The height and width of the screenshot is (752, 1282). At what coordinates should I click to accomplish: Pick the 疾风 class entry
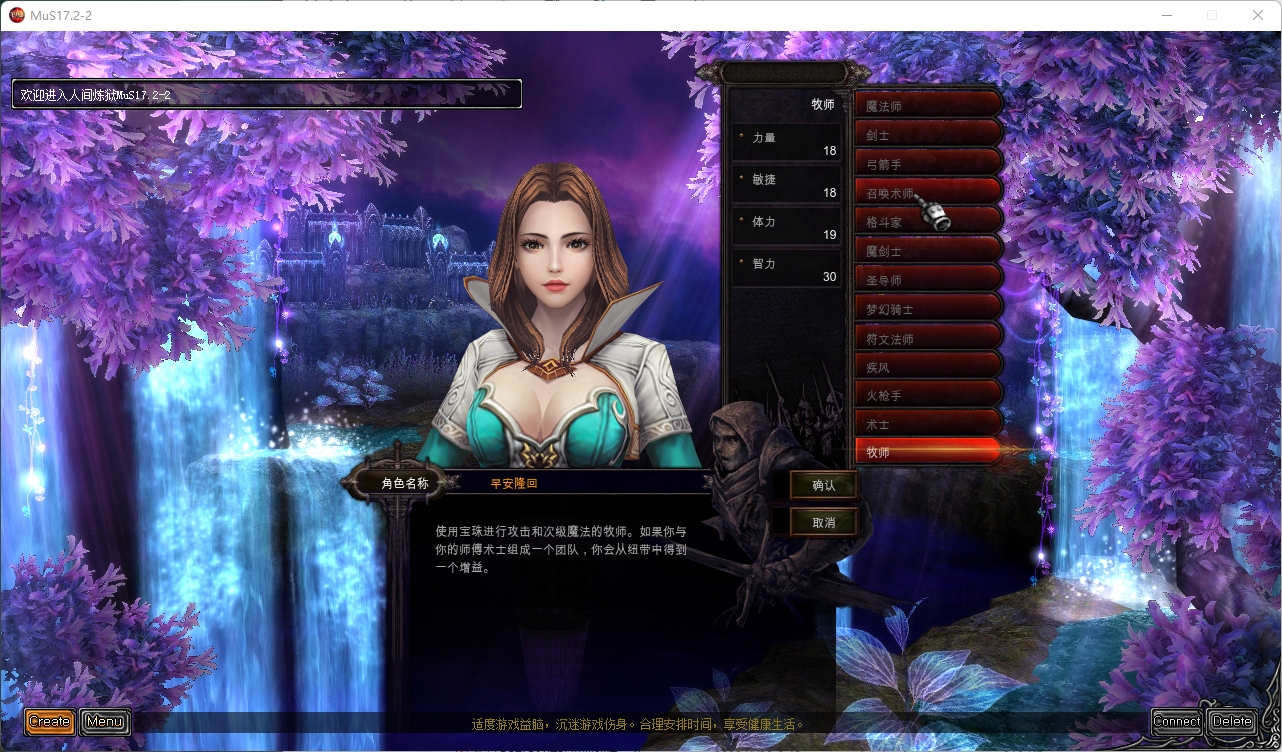(927, 366)
